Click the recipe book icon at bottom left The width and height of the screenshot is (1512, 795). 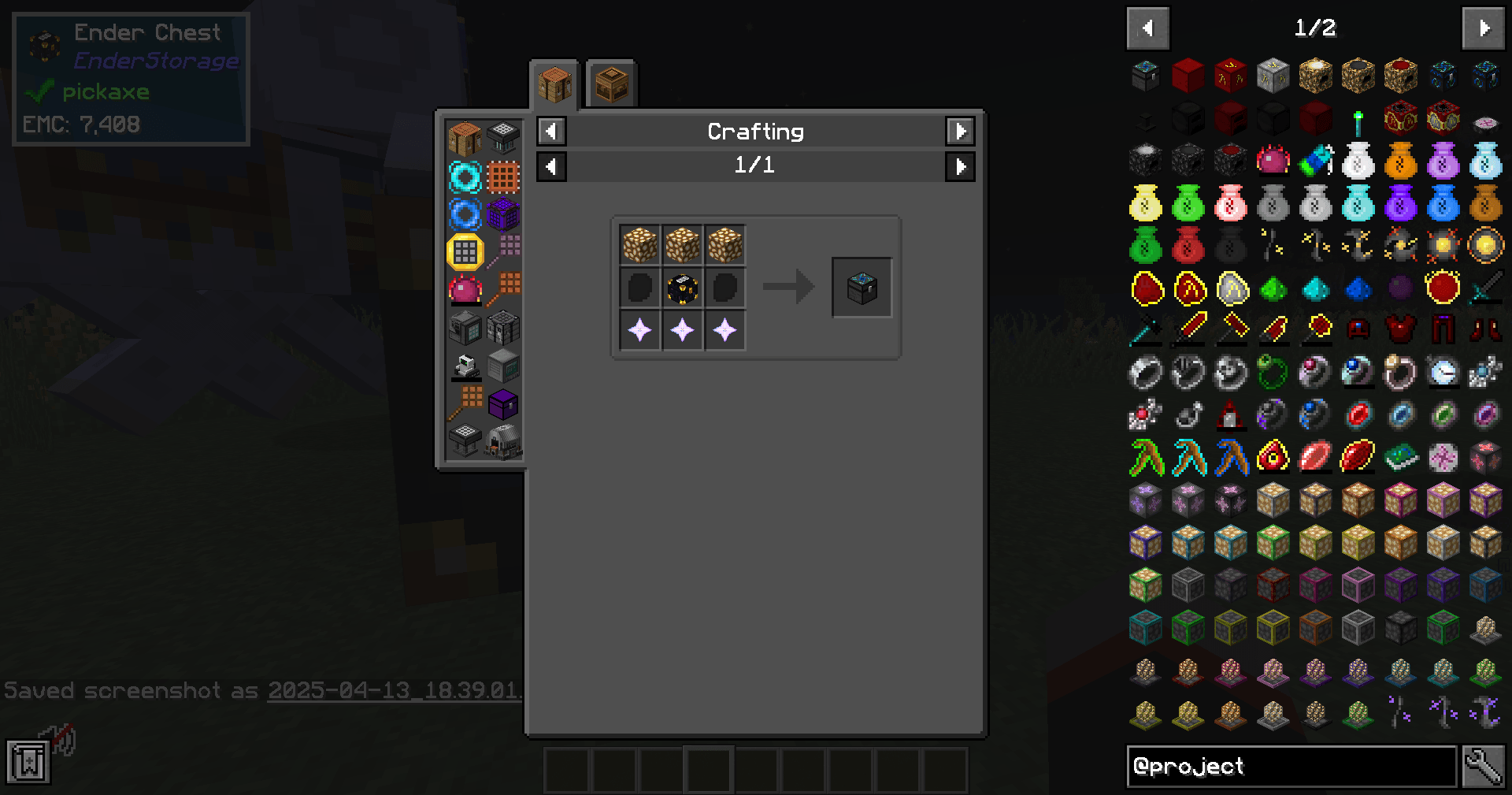29,761
